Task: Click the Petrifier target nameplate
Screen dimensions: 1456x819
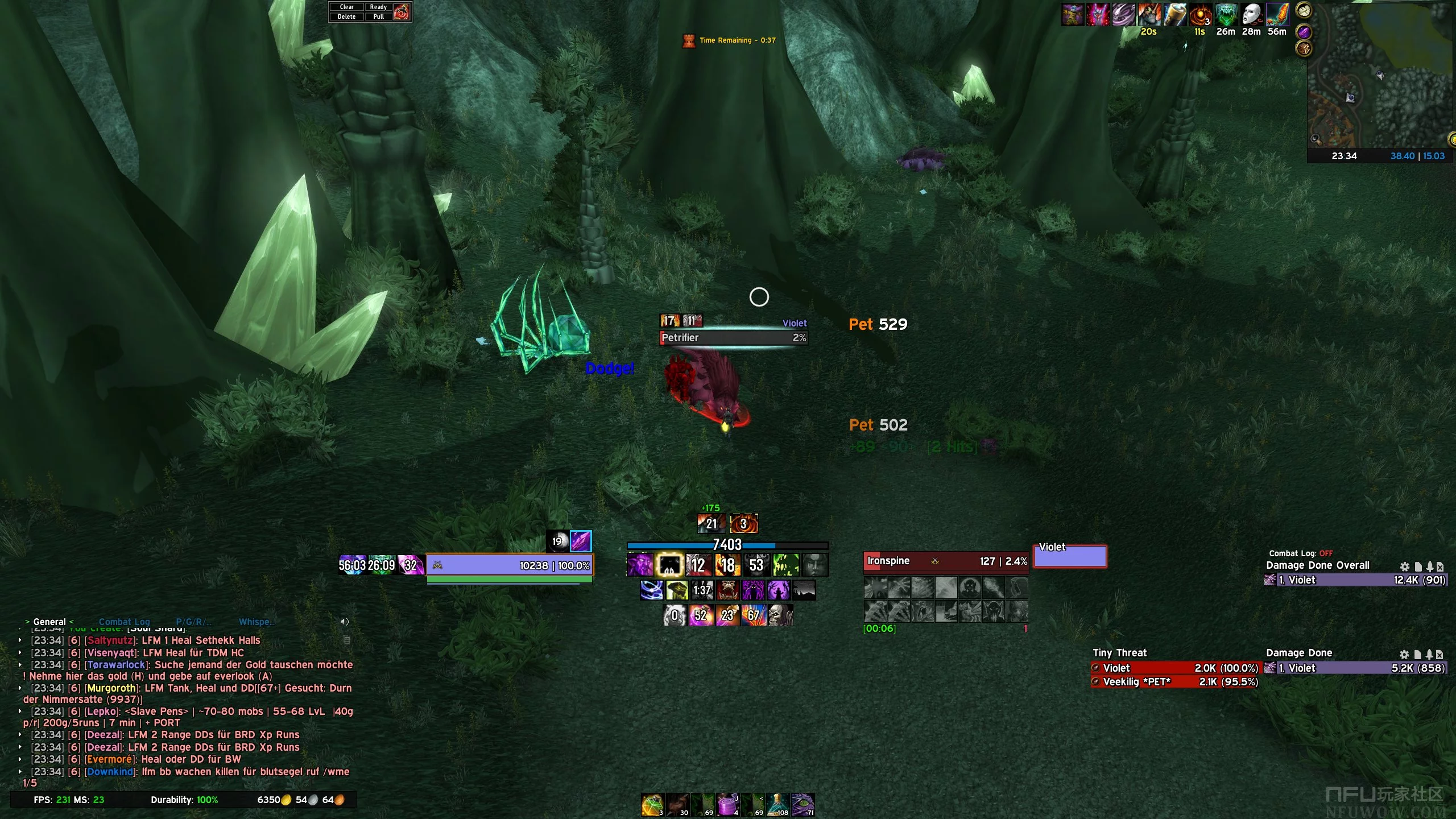Action: 733,338
